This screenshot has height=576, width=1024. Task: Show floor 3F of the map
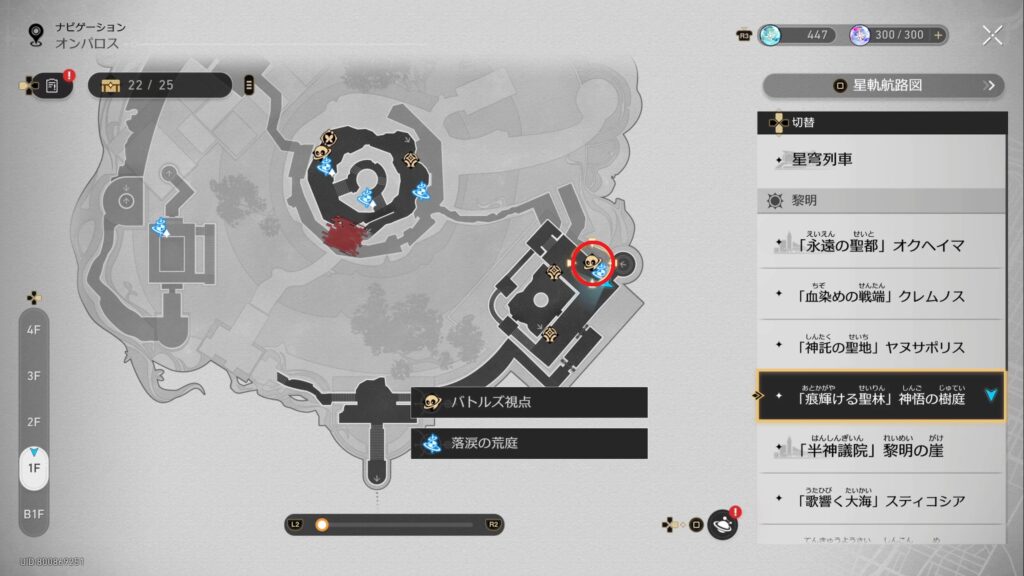coord(34,375)
